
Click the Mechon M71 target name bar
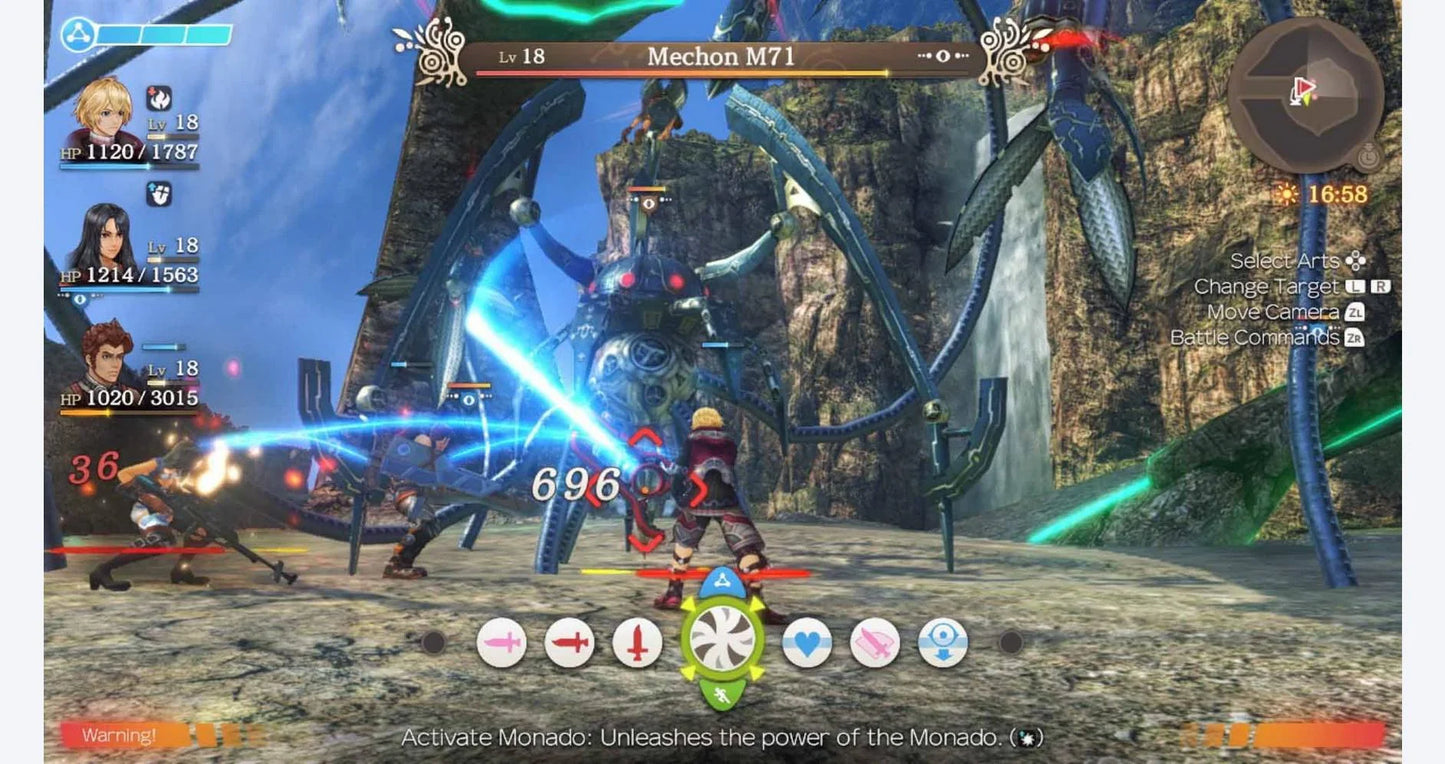click(x=721, y=57)
